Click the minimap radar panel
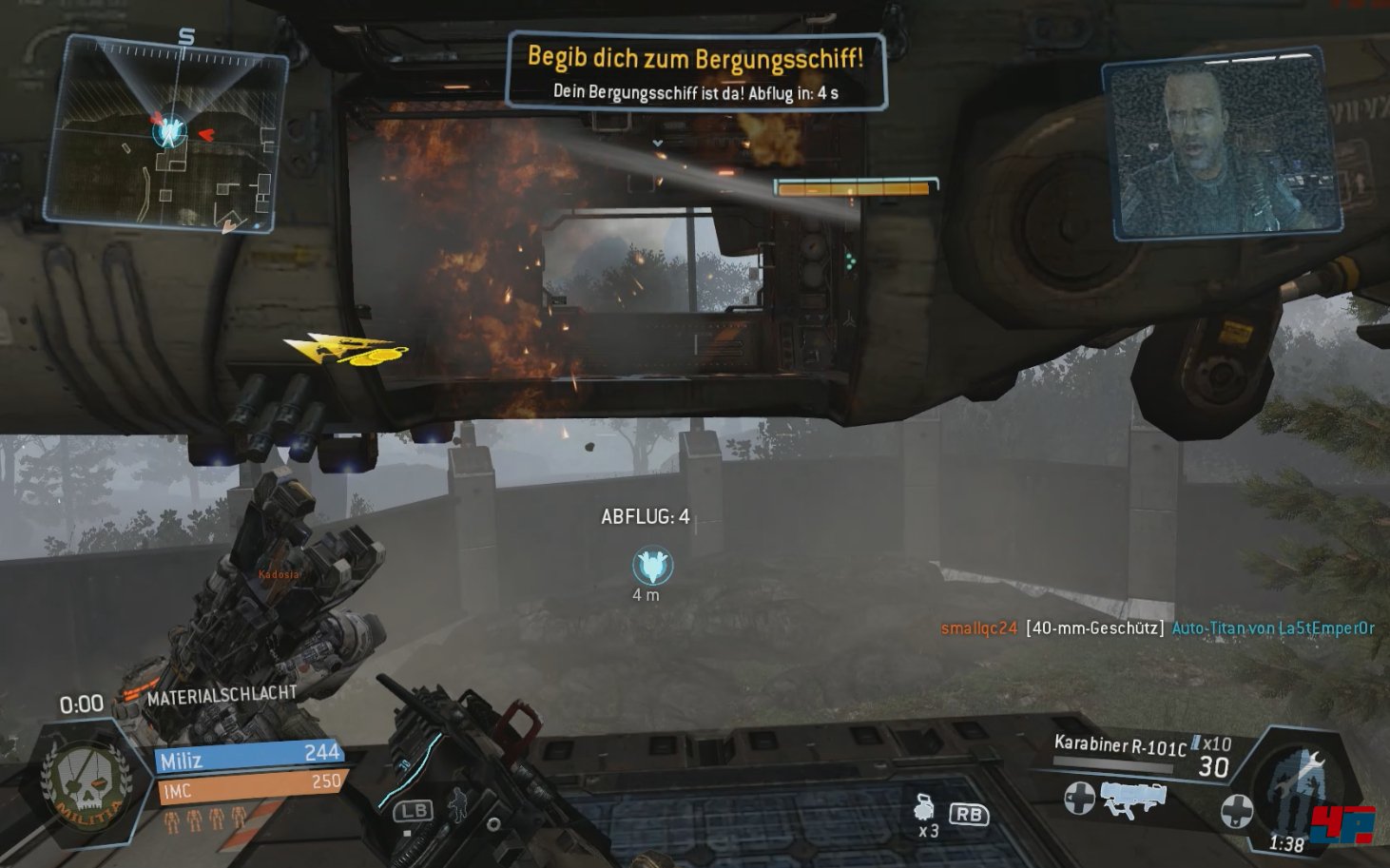 point(166,133)
